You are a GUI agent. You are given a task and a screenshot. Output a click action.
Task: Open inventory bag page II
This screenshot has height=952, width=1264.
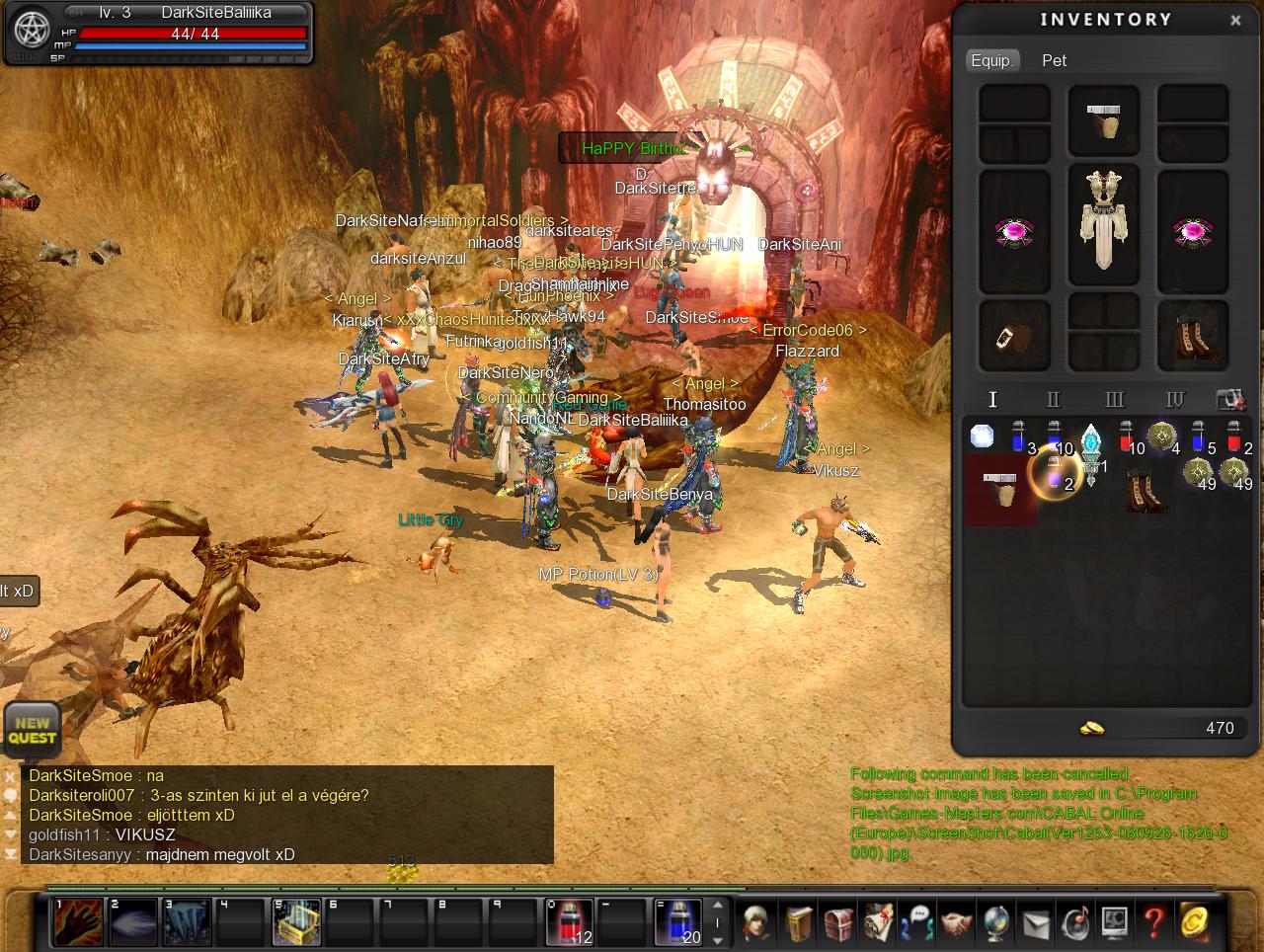[1054, 399]
